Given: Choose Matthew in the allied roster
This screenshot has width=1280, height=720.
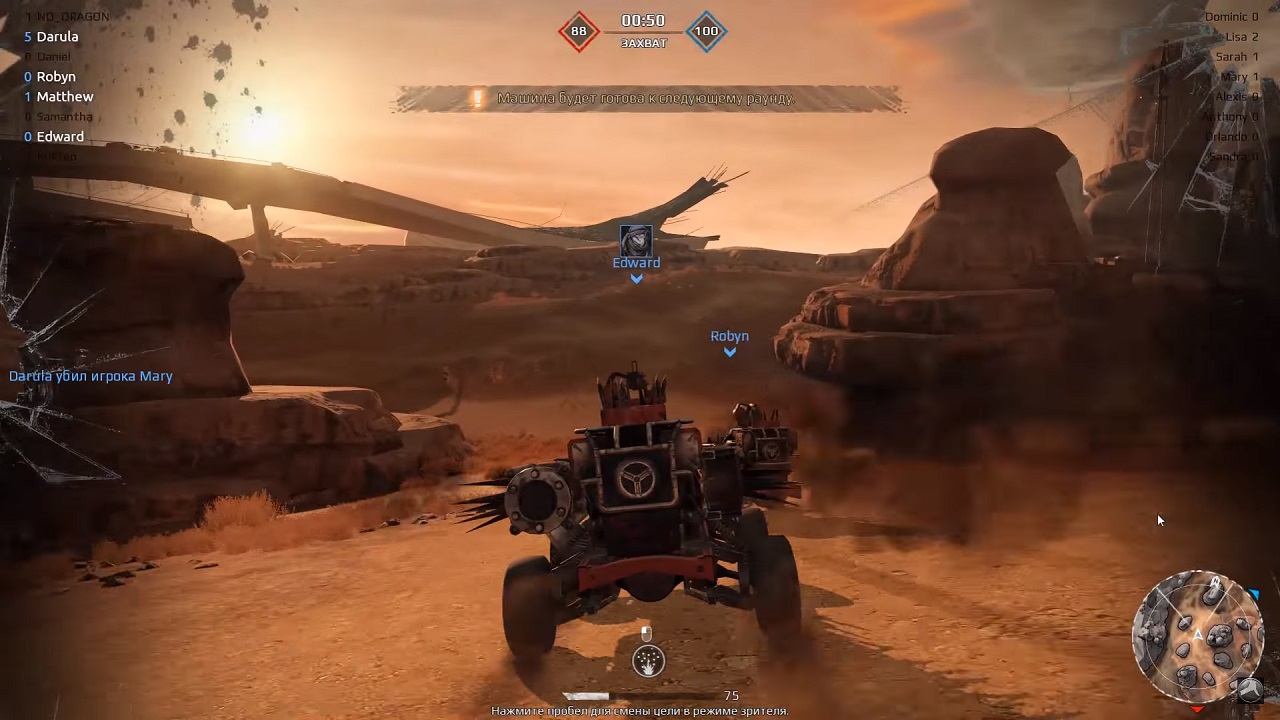Looking at the screenshot, I should [64, 97].
